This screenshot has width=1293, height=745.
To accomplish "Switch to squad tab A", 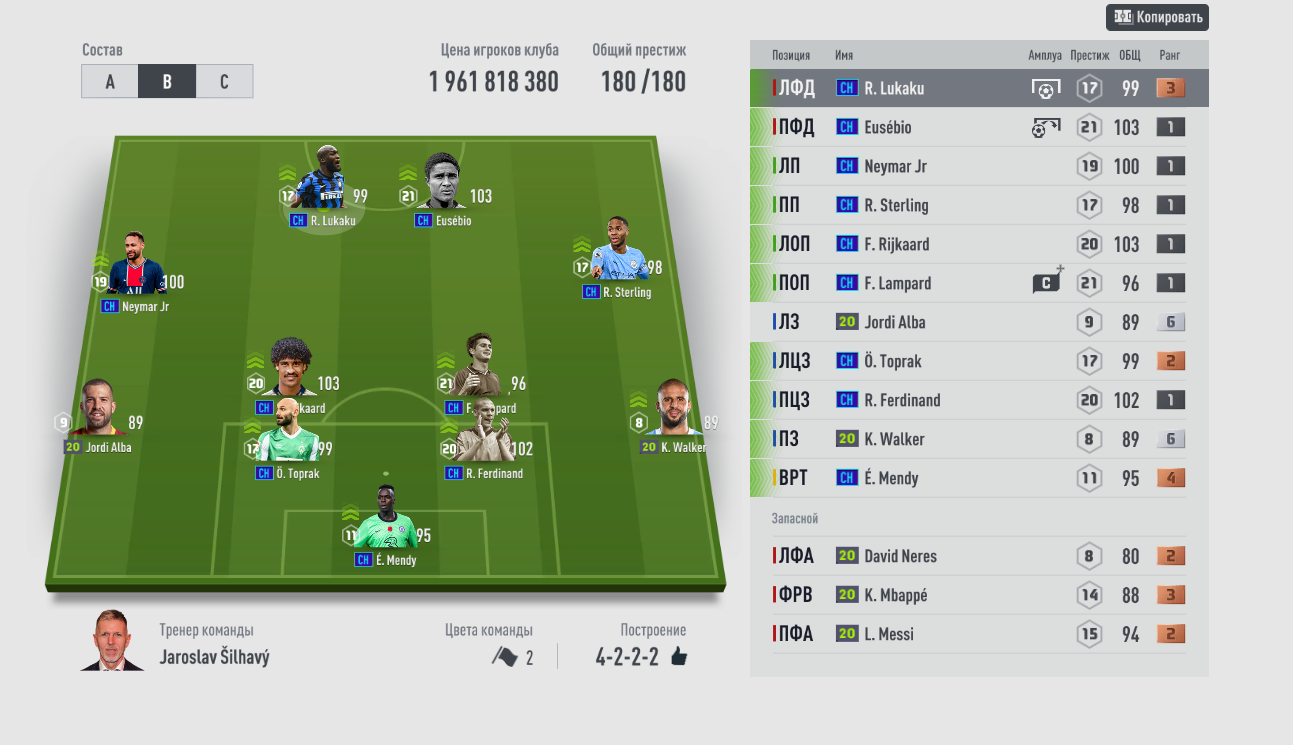I will (x=110, y=82).
